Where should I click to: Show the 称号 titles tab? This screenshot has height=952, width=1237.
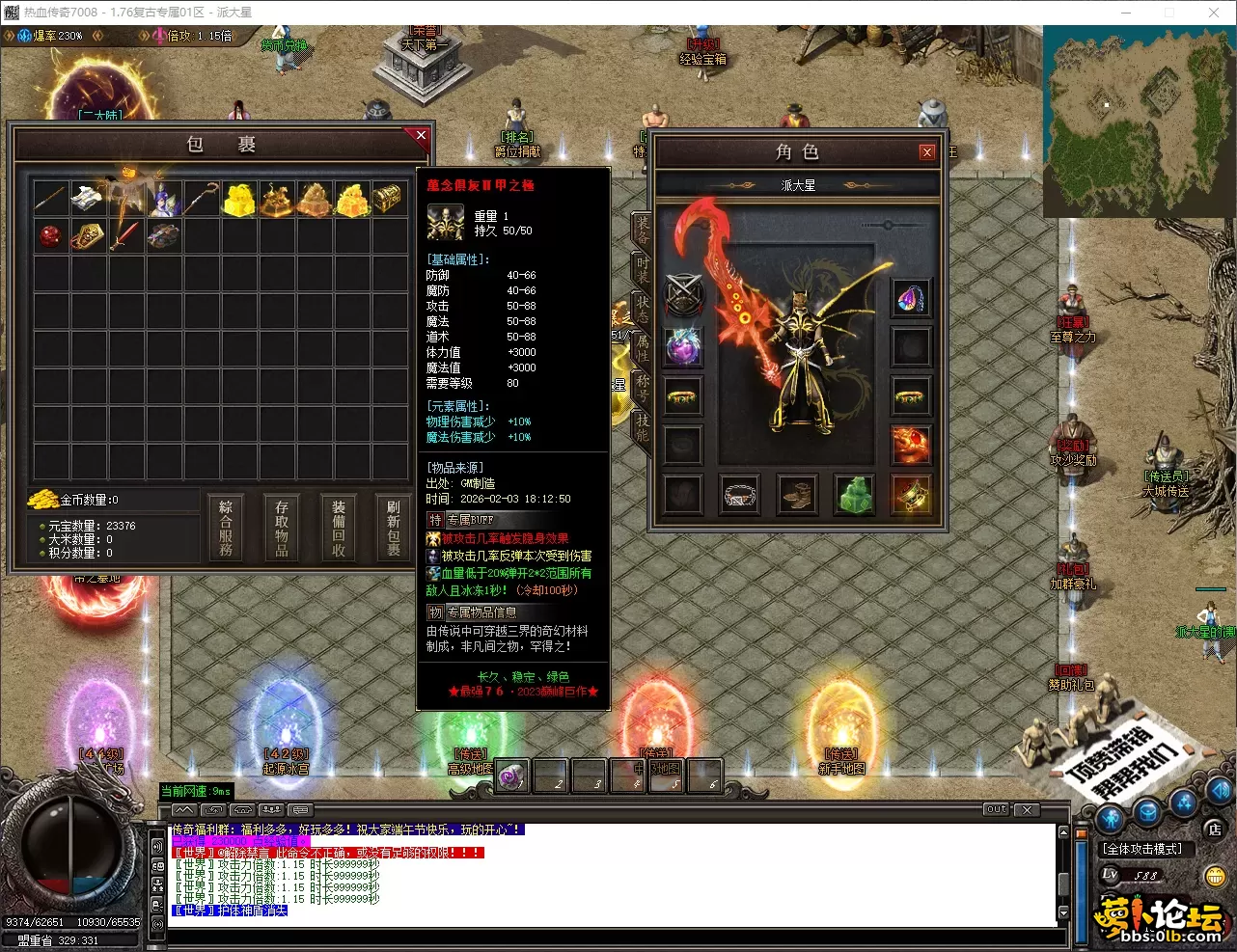tap(642, 388)
